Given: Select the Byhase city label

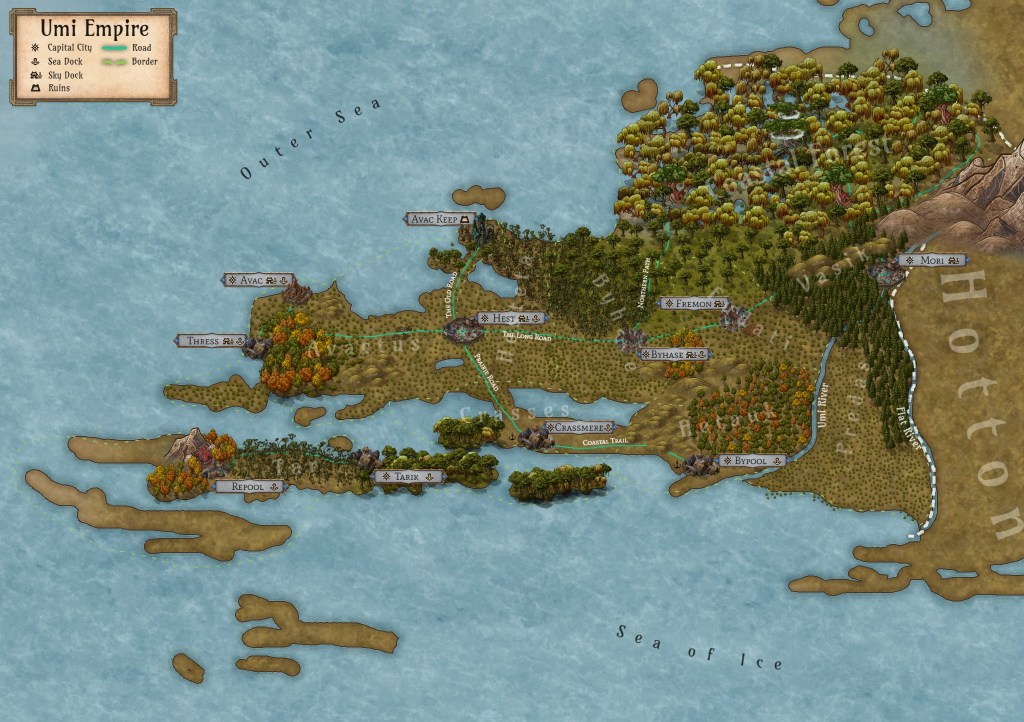Looking at the screenshot, I should 675,354.
